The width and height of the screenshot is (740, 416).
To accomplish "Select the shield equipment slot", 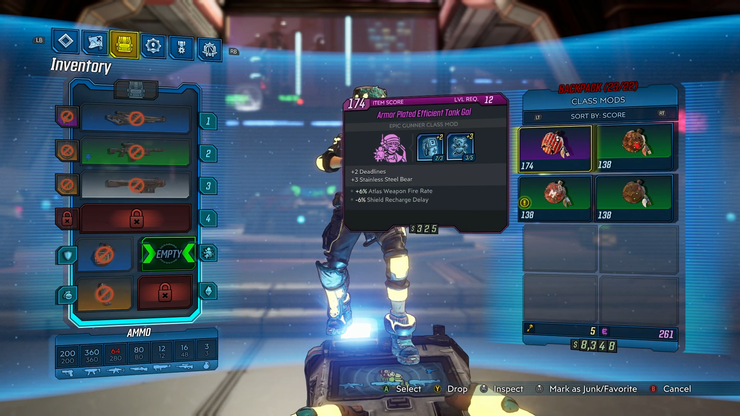I will [105, 255].
